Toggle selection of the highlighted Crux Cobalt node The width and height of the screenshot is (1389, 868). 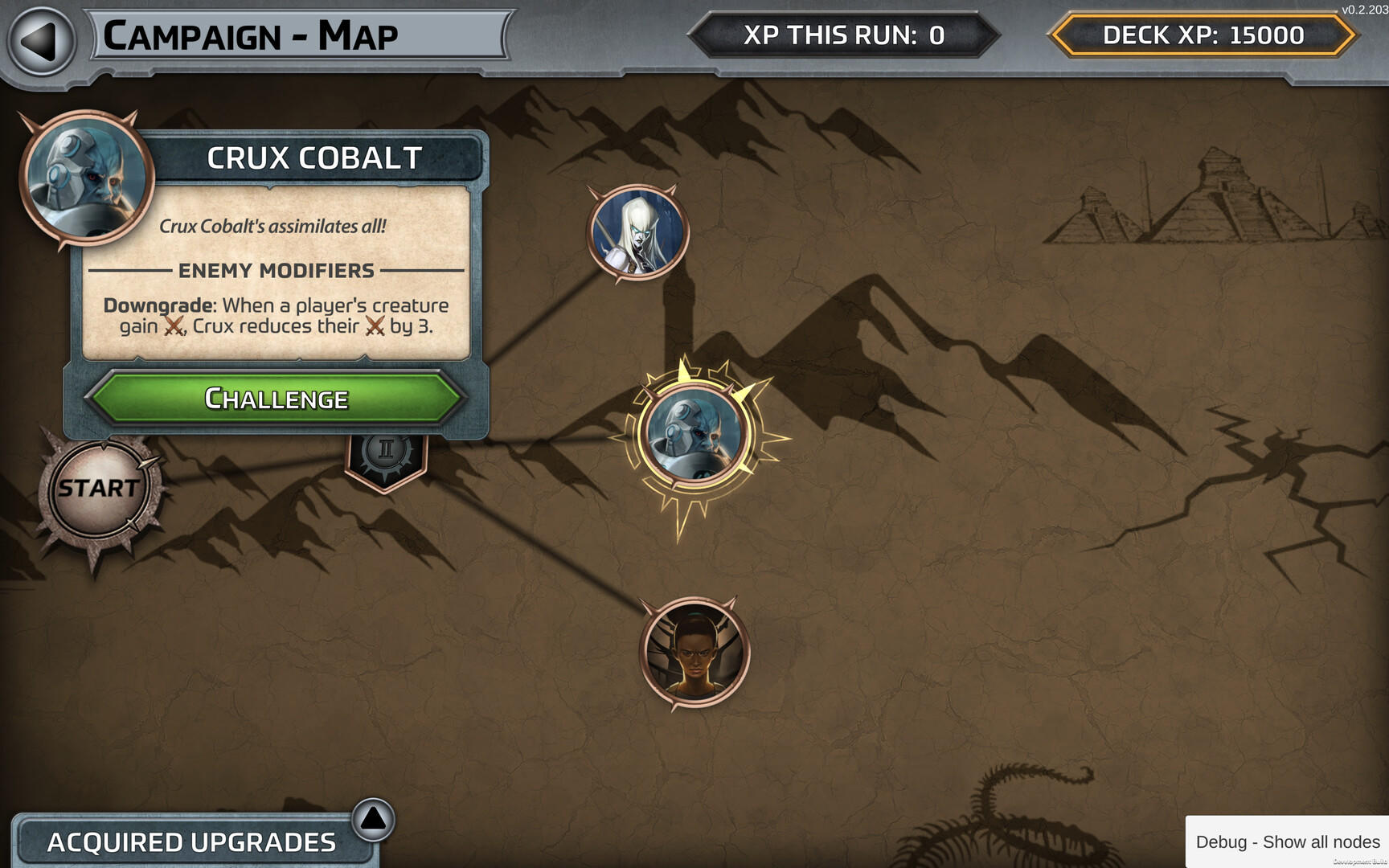click(694, 434)
